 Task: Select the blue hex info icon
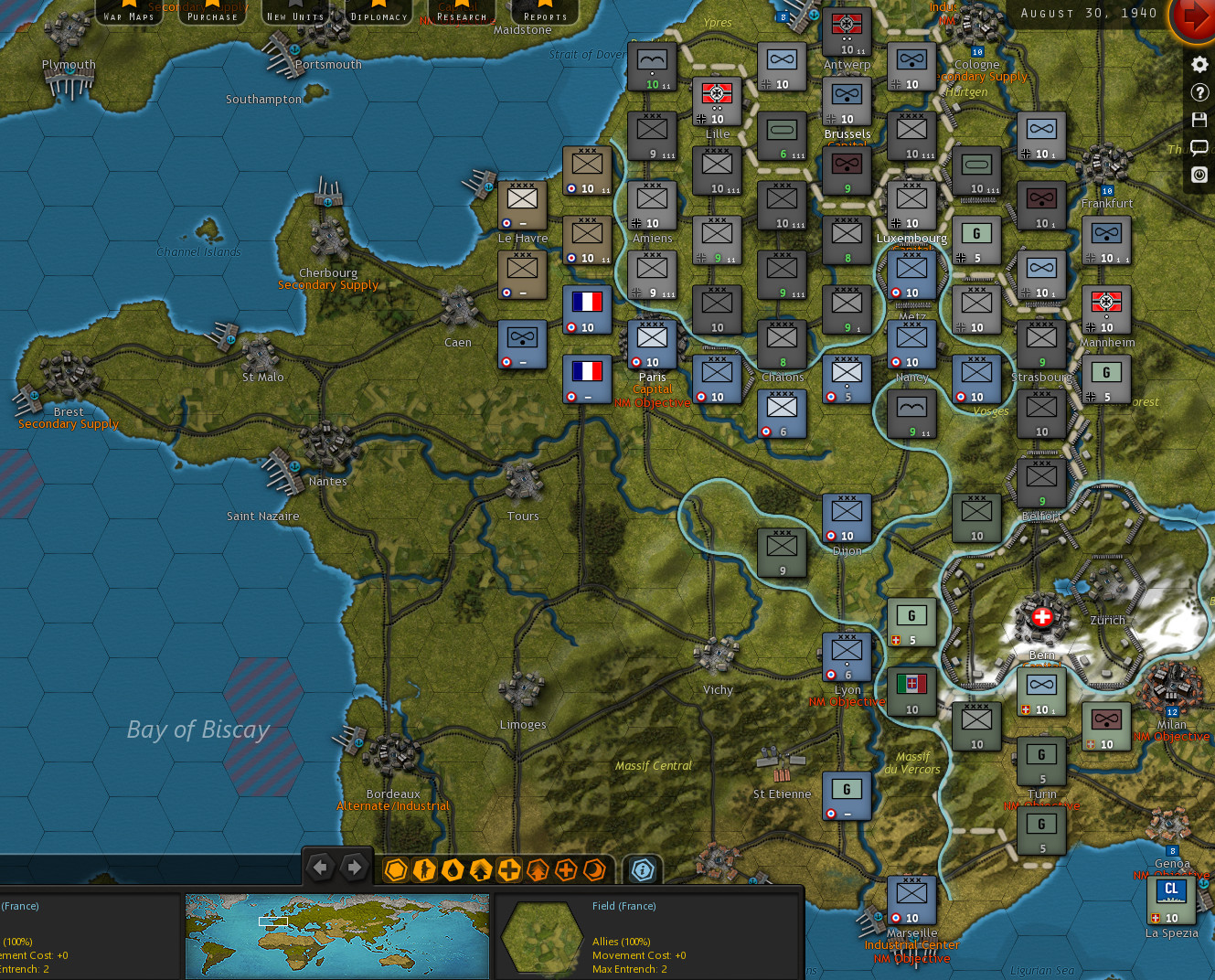643,870
